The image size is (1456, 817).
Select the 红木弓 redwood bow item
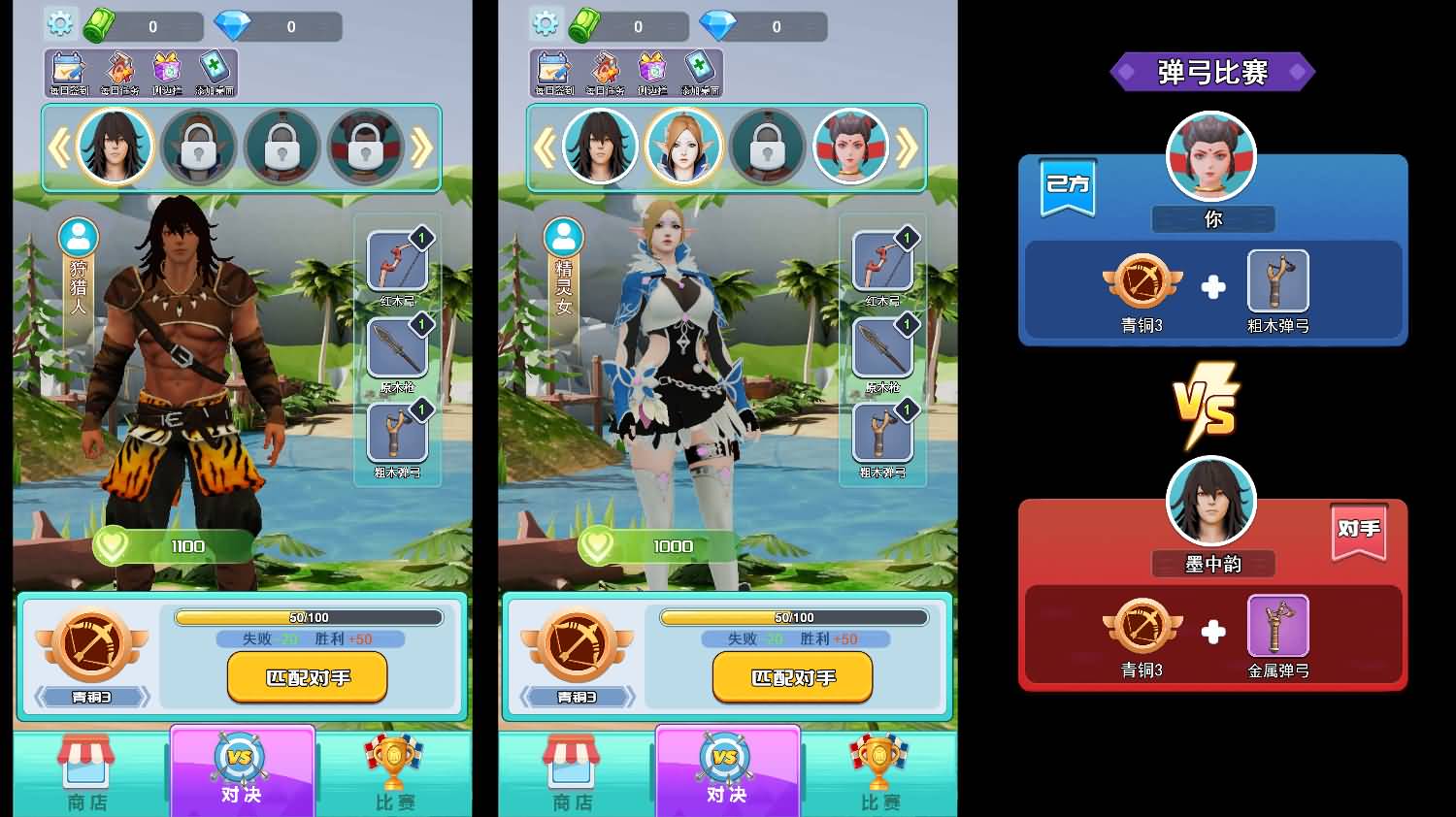point(396,260)
